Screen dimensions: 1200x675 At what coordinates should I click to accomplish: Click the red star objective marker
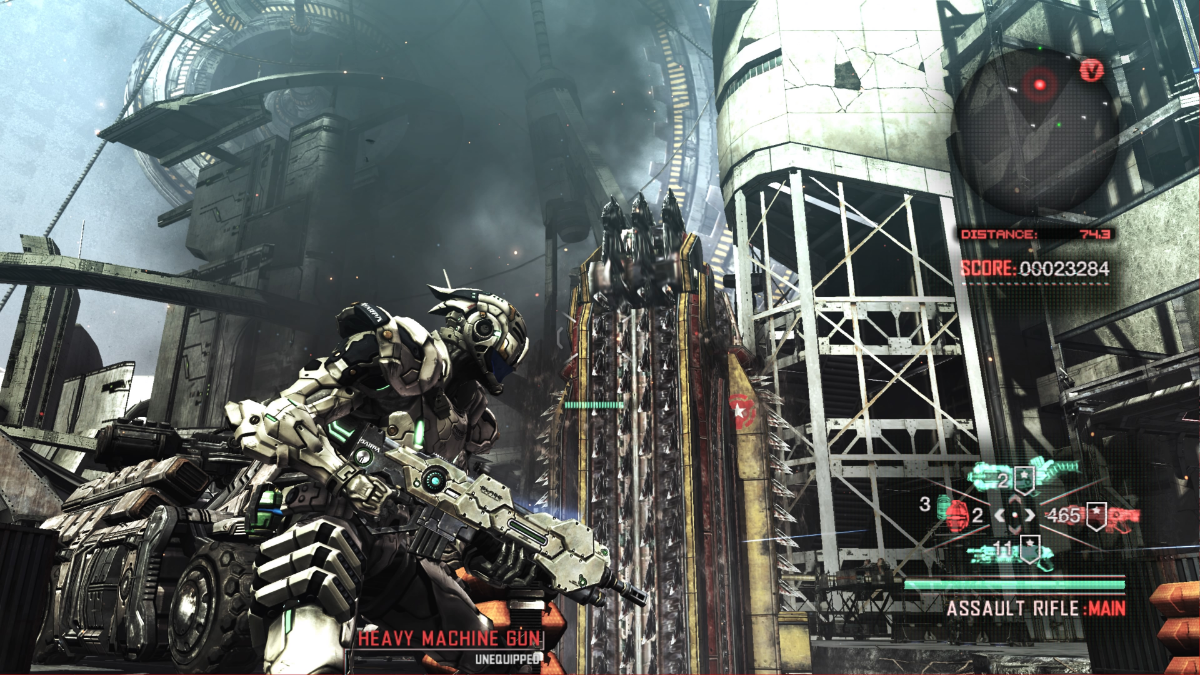click(x=742, y=410)
